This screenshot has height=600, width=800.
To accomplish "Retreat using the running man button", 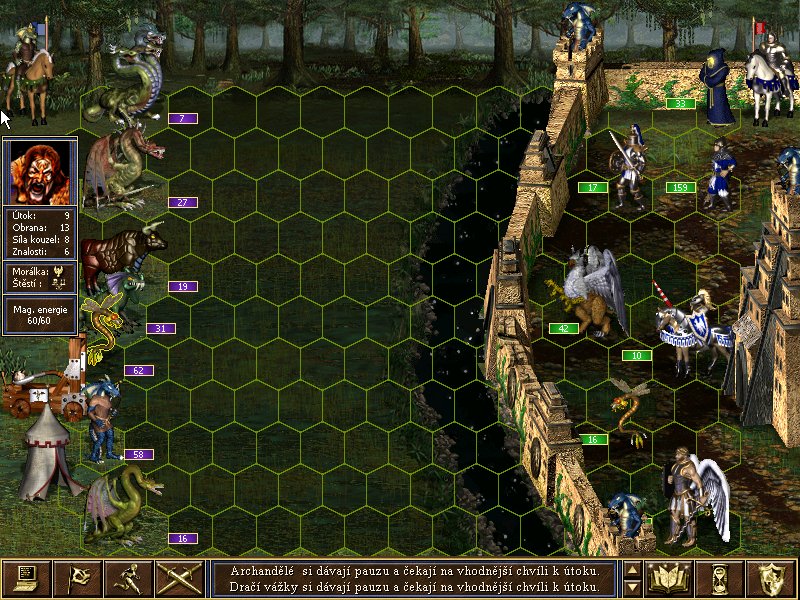I will [129, 578].
